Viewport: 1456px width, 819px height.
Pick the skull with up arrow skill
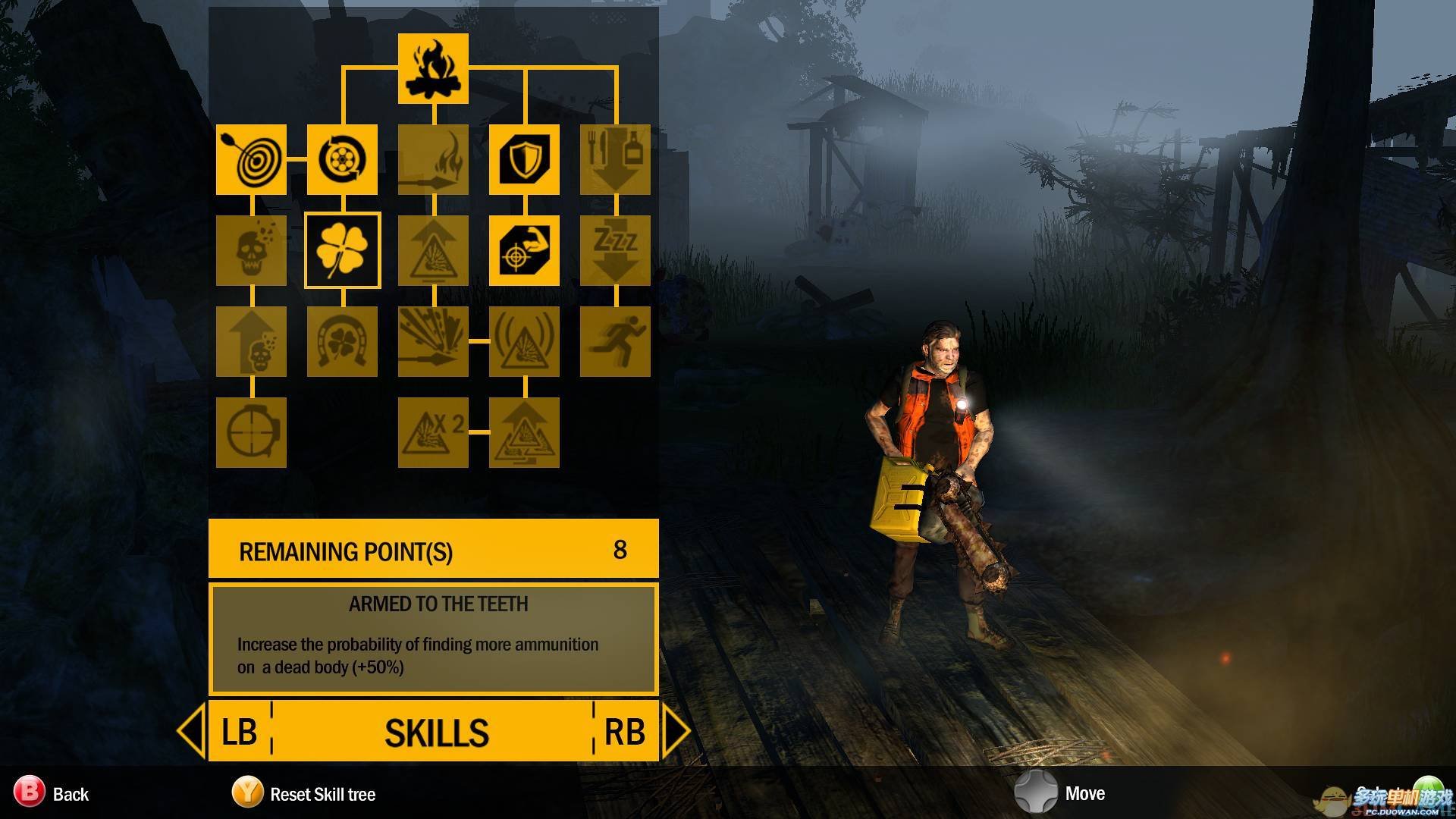tap(251, 341)
